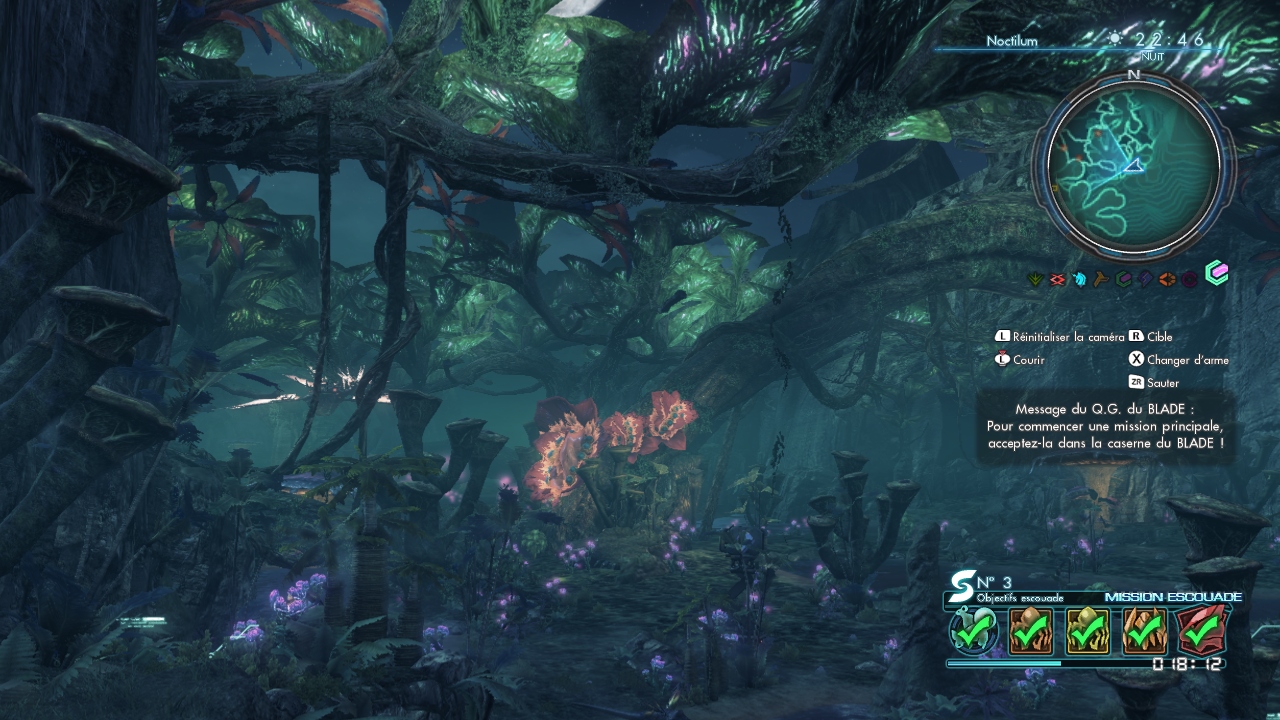Select the cyan unicorn head division emblem
Screen dimensions: 1280x720
[1079, 279]
